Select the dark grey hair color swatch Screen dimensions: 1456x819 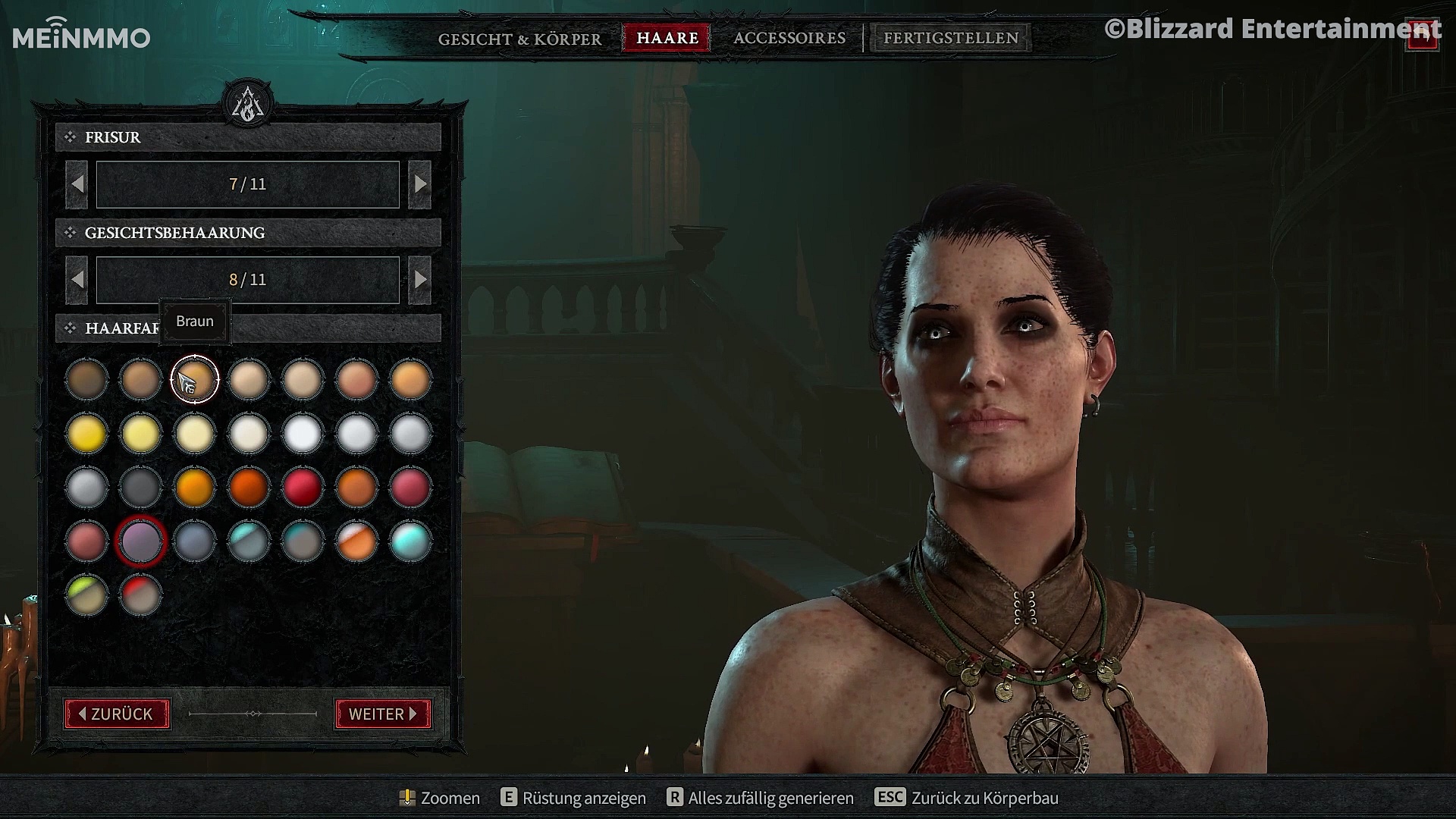pyautogui.click(x=141, y=487)
